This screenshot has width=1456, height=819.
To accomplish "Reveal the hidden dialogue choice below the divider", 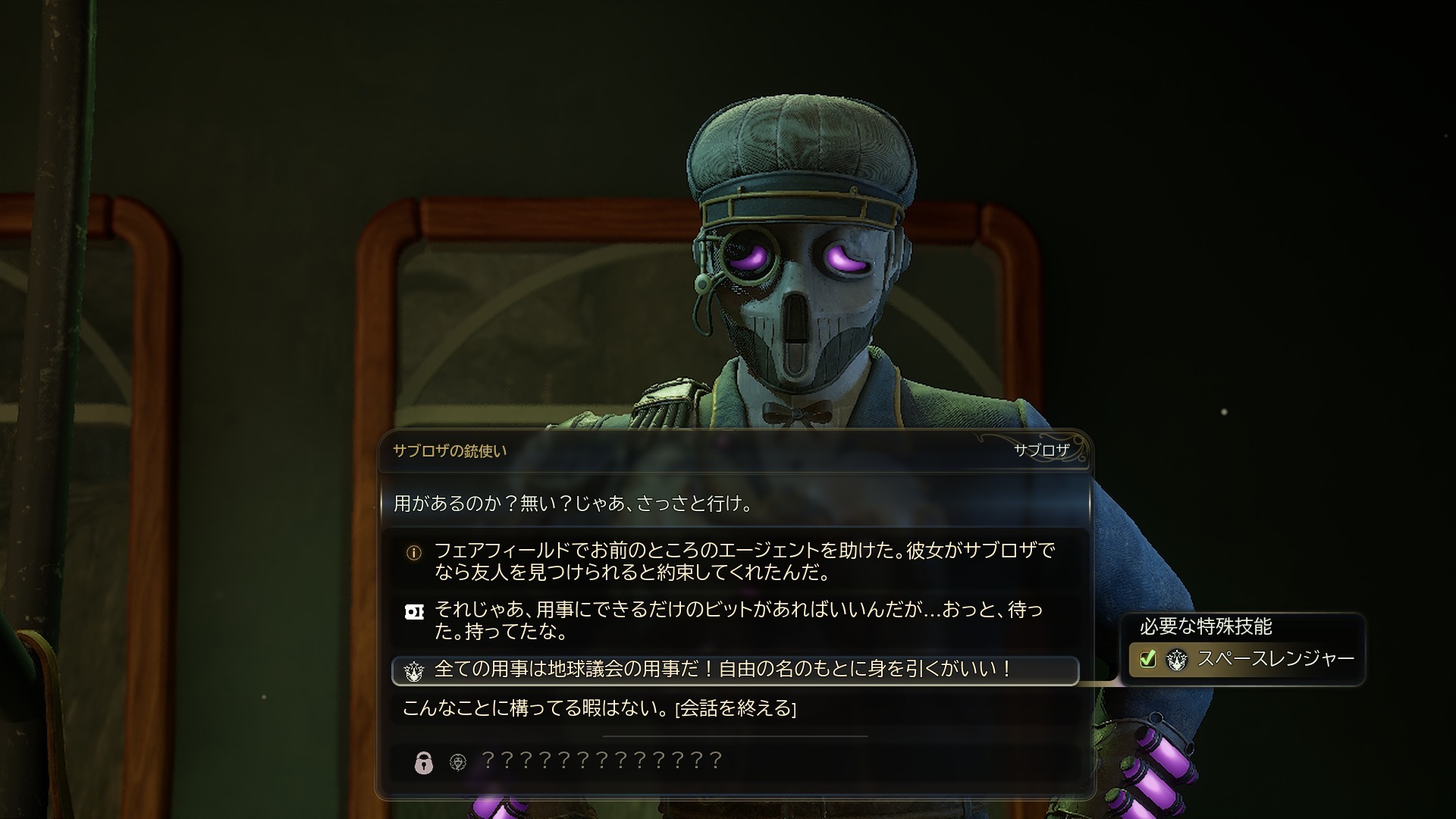I will coord(599,761).
